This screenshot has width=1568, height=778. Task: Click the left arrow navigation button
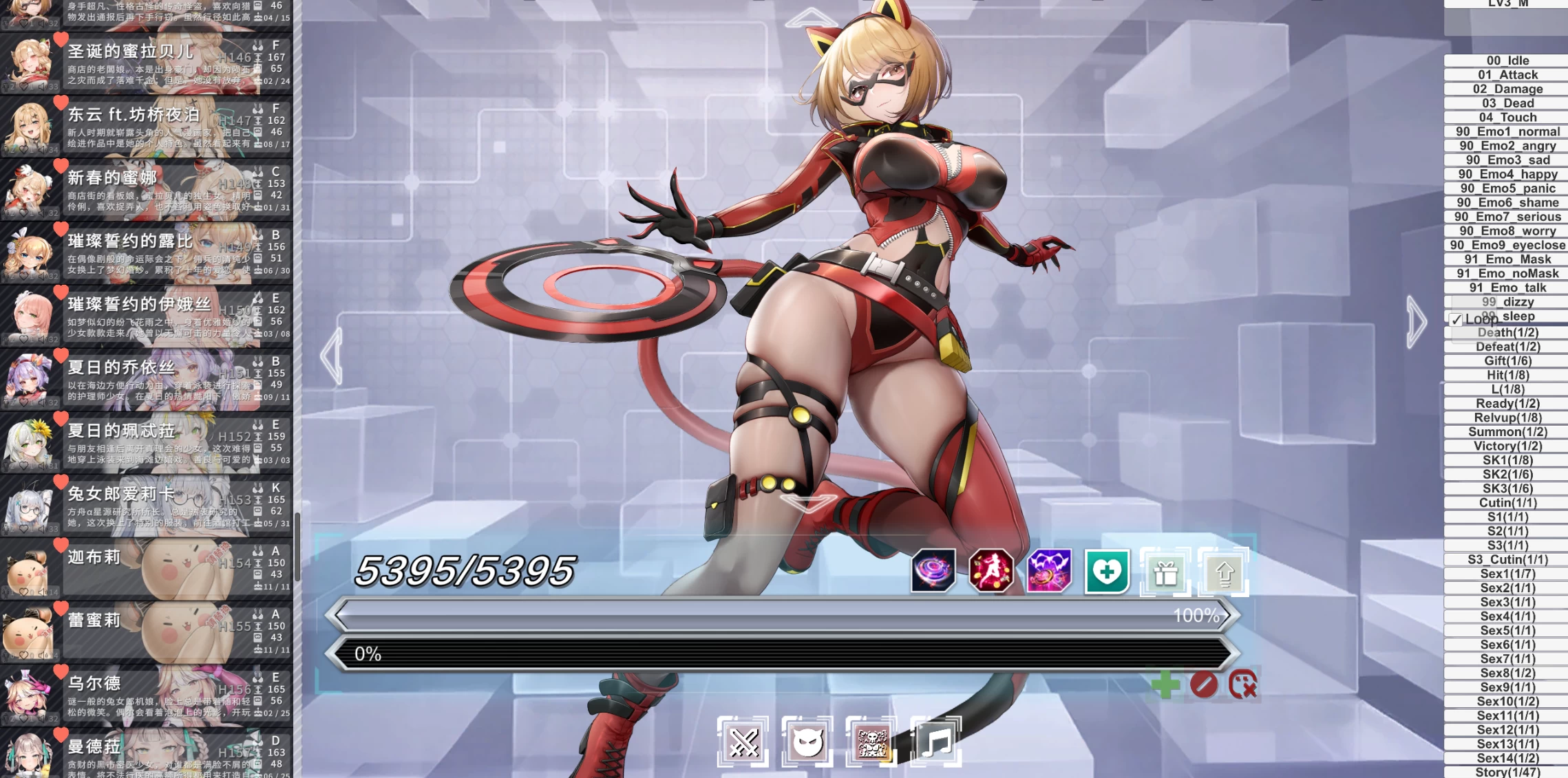point(332,356)
